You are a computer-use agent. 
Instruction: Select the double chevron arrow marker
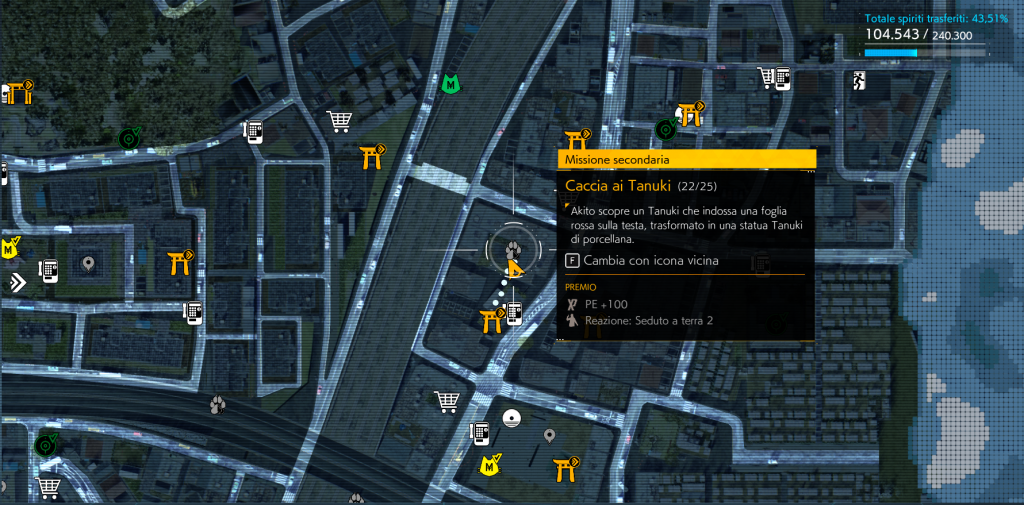point(16,282)
